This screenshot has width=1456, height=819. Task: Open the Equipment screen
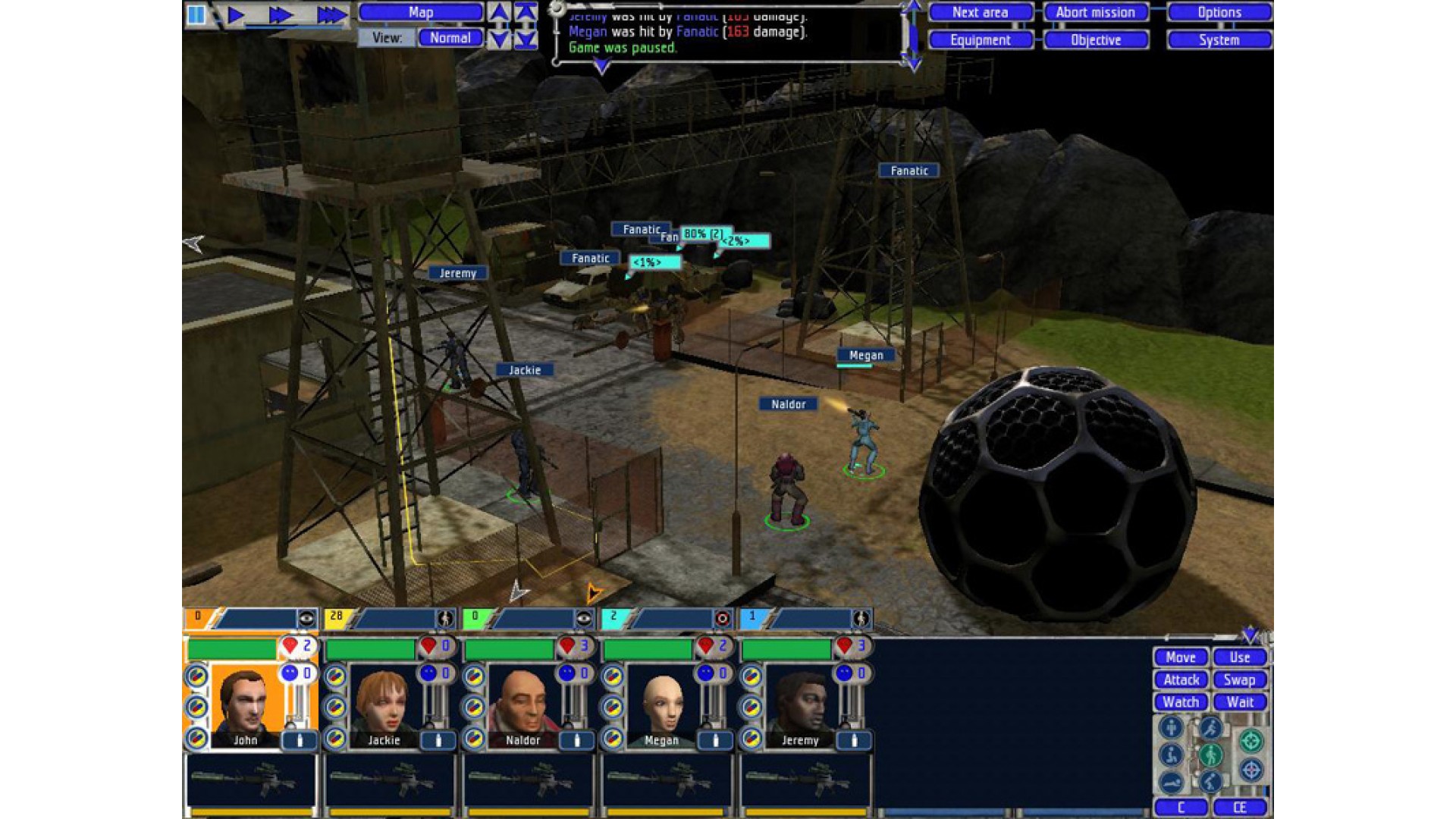(x=980, y=40)
